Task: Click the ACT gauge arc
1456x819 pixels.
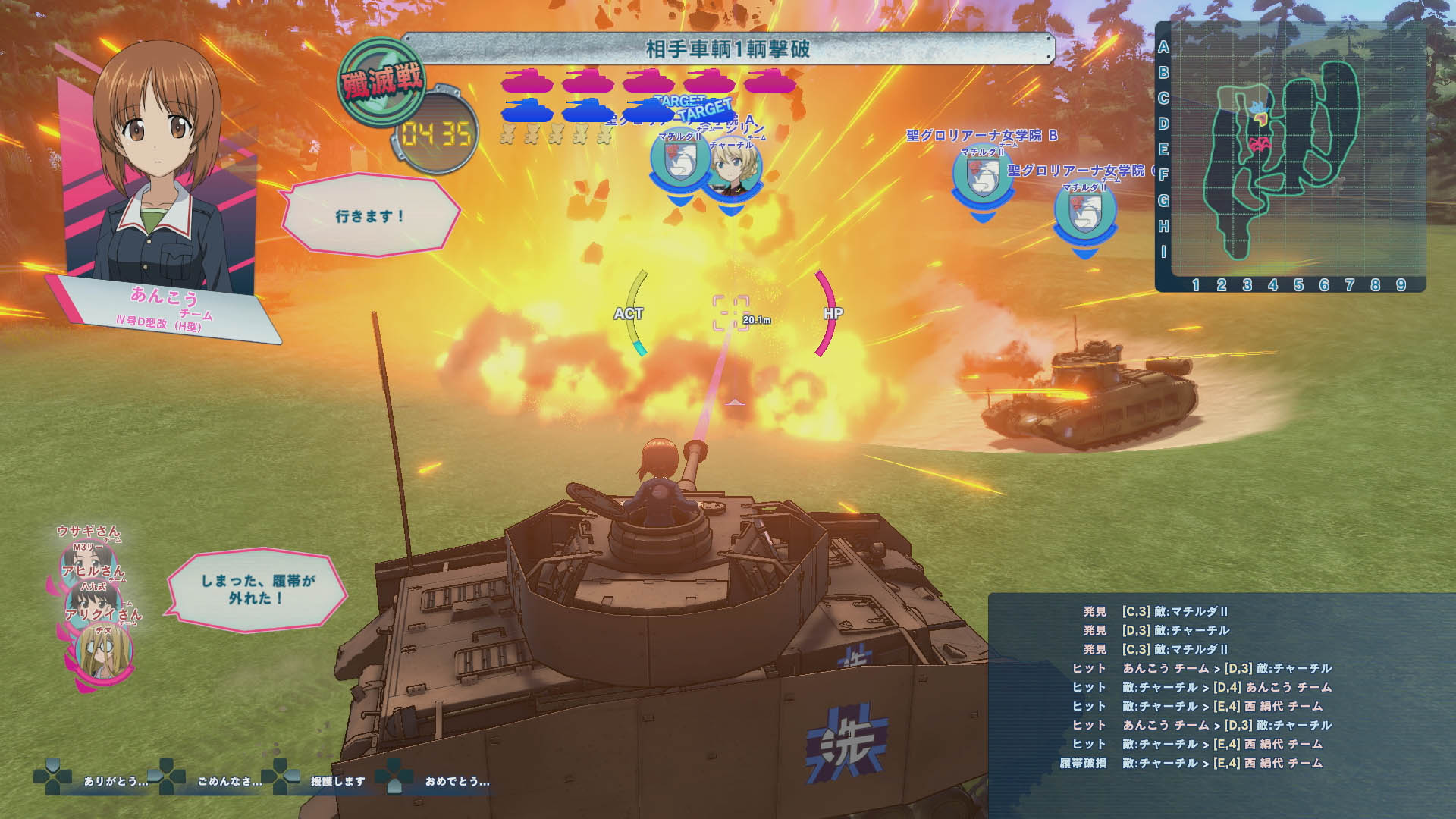Action: pos(635,311)
